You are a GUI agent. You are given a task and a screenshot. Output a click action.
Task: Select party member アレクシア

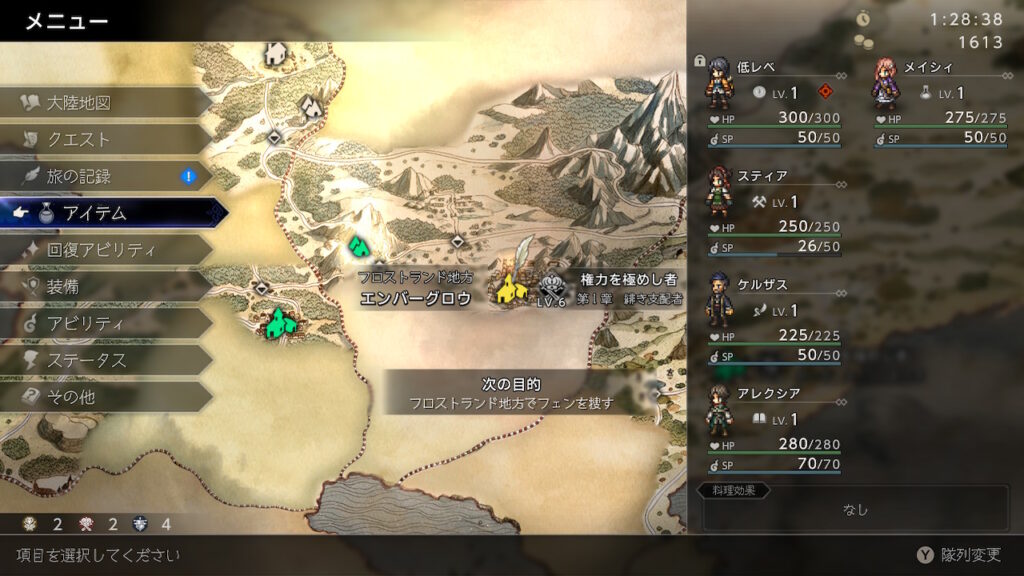[x=768, y=427]
